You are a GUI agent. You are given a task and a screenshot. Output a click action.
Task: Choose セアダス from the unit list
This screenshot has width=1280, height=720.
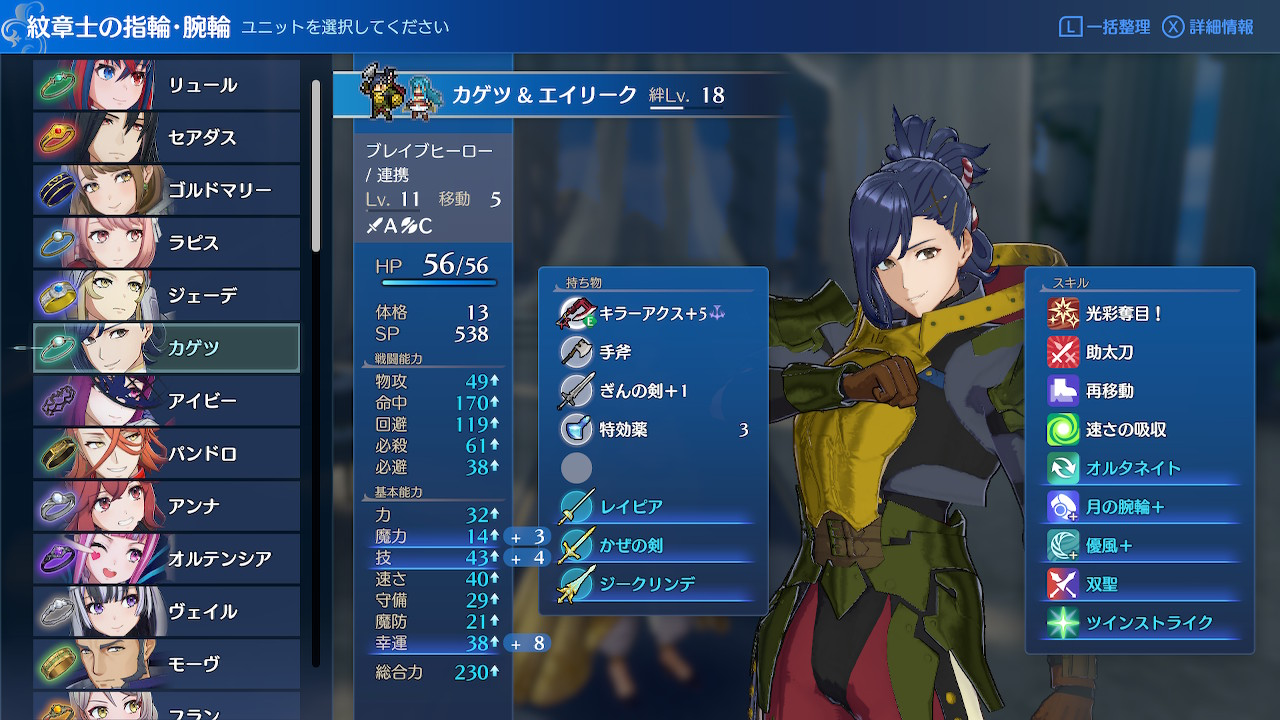(167, 137)
